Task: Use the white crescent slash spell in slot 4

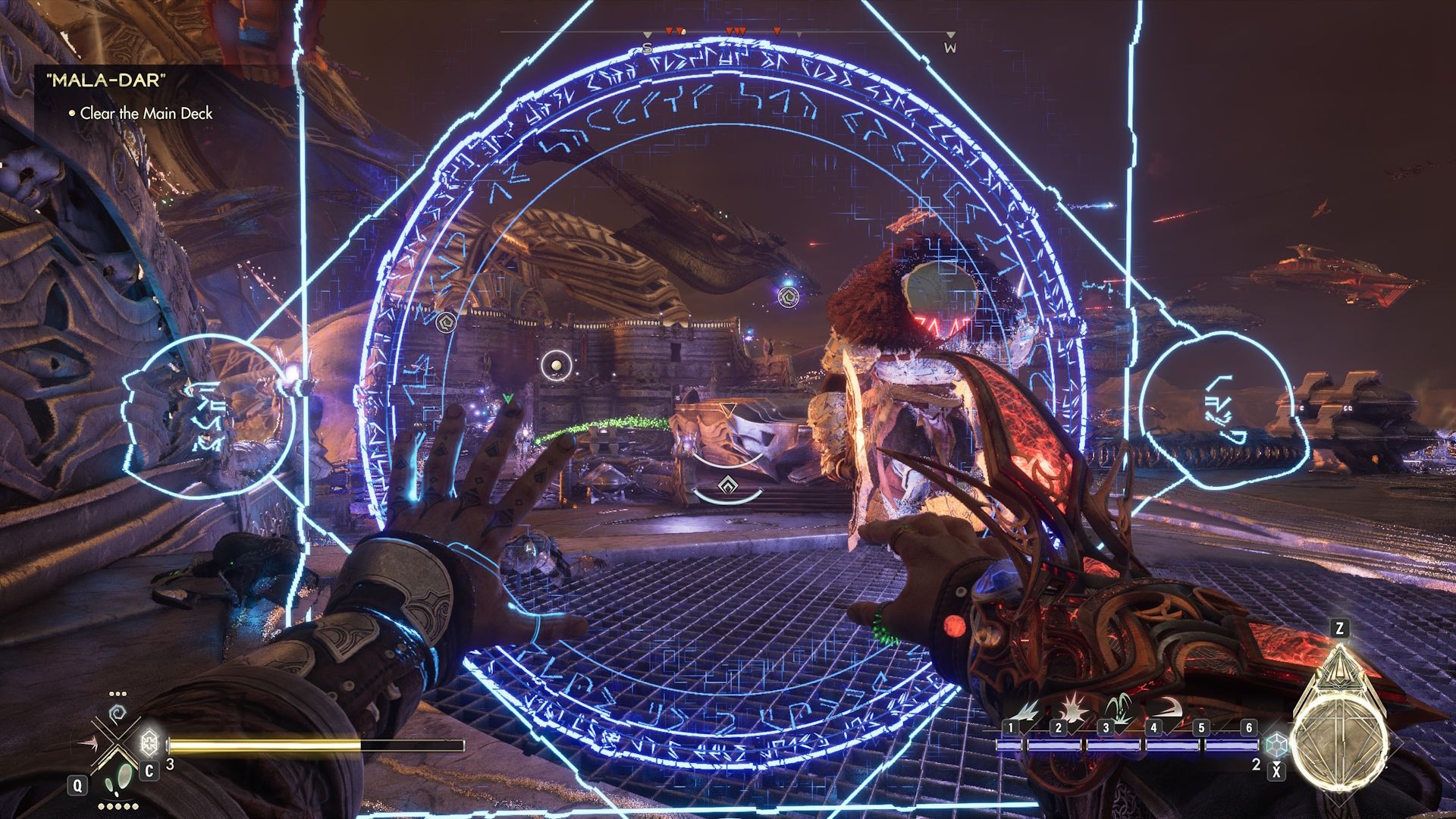Action: click(1169, 710)
